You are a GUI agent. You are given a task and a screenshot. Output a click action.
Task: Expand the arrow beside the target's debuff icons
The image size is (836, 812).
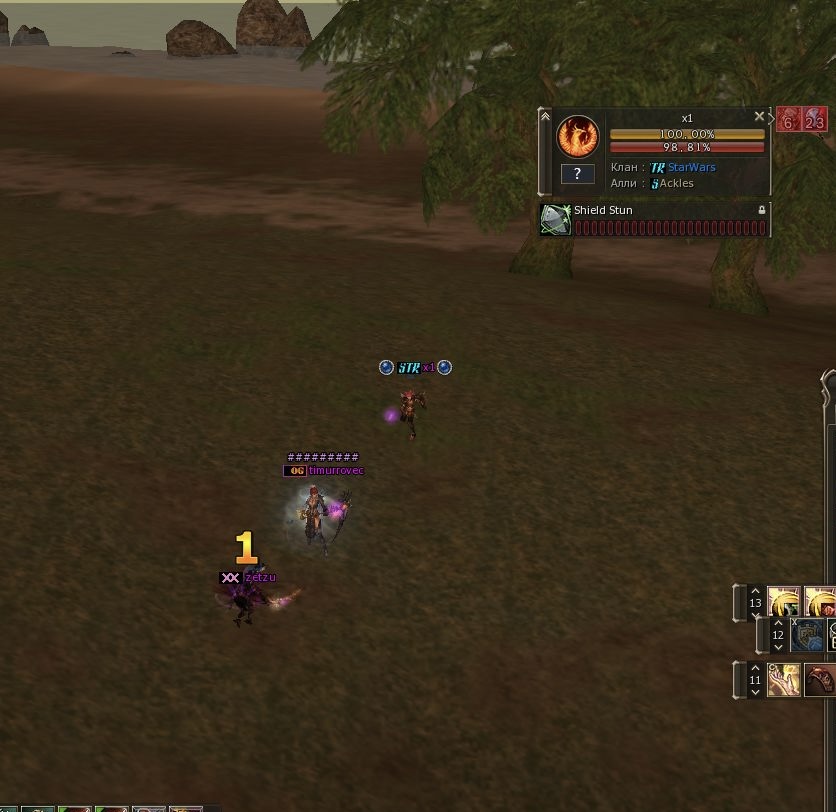[771, 117]
